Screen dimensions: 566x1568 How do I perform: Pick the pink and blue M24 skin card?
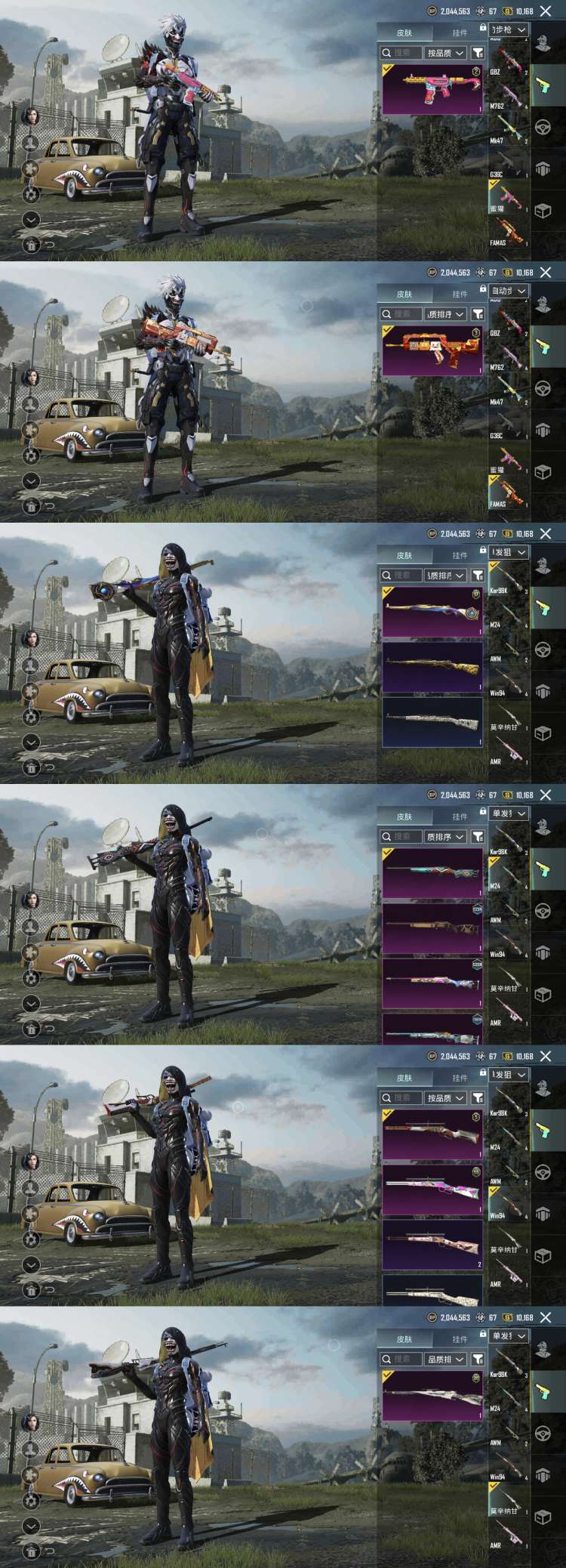coord(432,982)
